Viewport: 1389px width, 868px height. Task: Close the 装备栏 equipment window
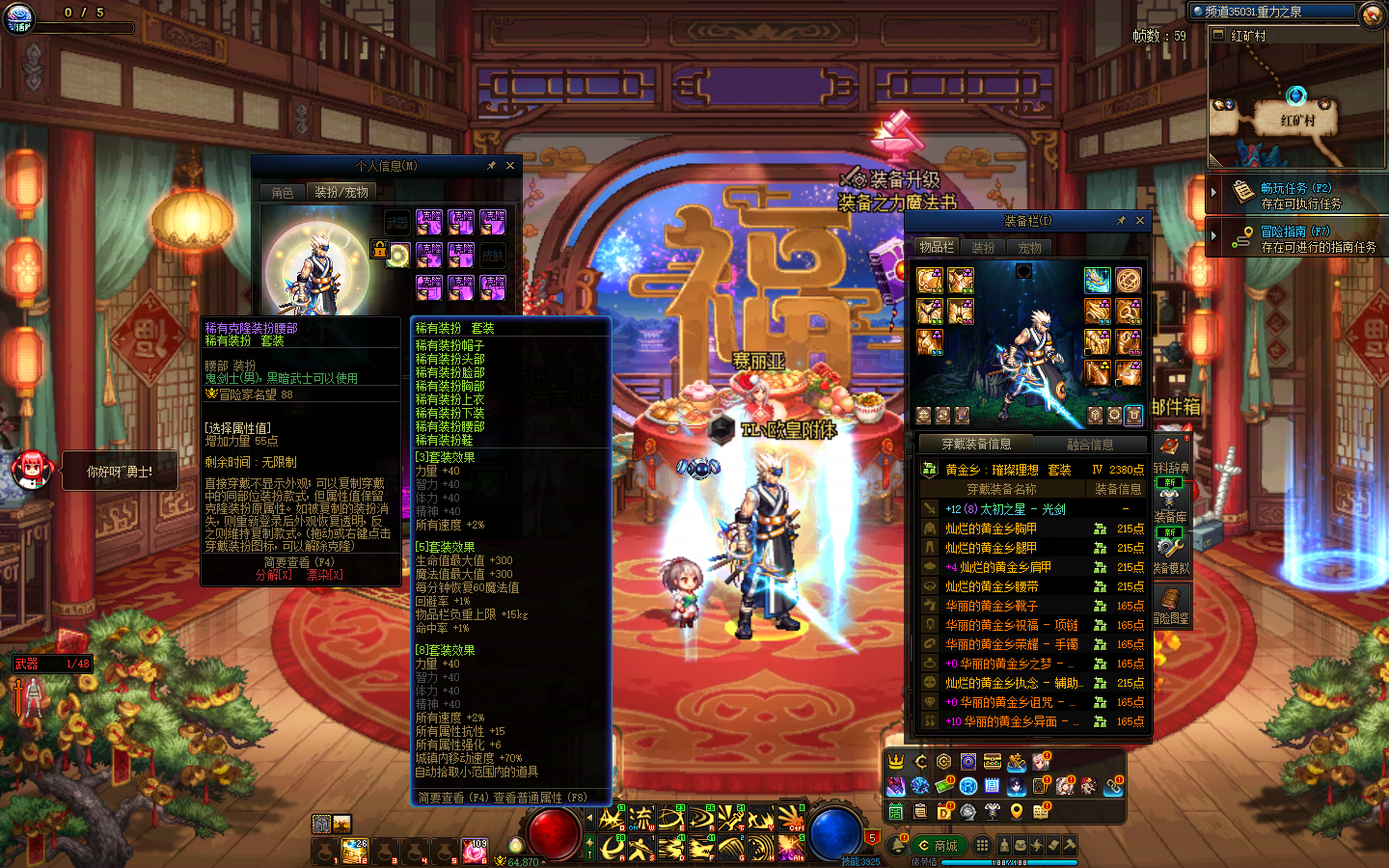point(1140,221)
